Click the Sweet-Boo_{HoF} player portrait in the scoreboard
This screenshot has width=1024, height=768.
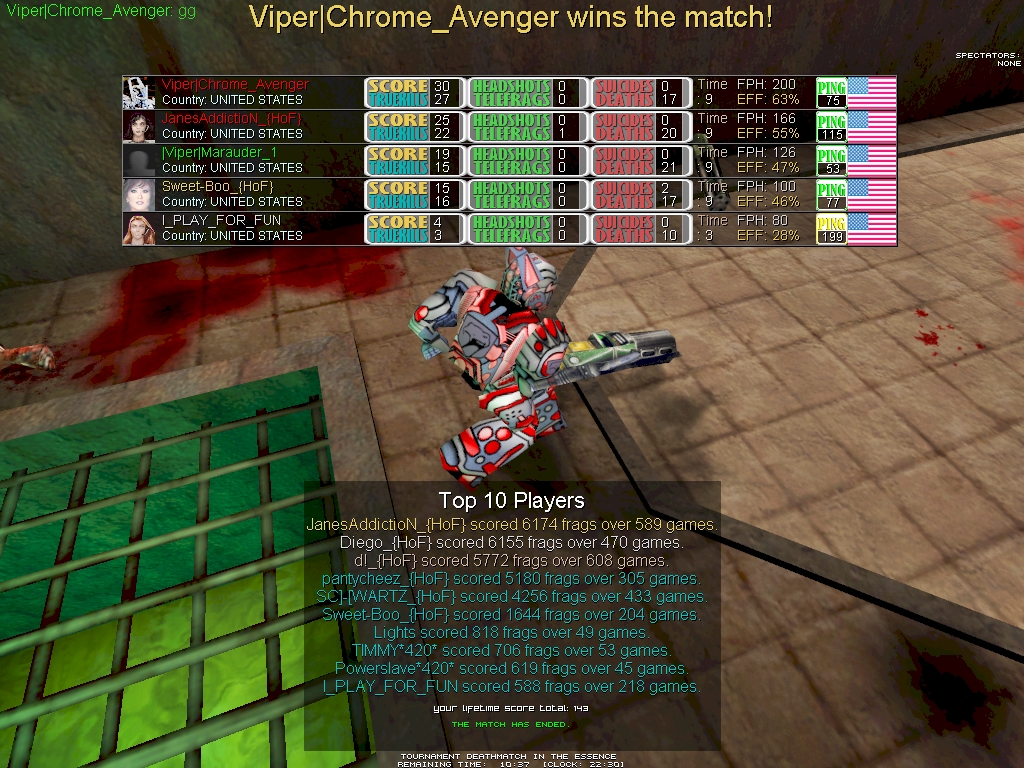(x=139, y=195)
